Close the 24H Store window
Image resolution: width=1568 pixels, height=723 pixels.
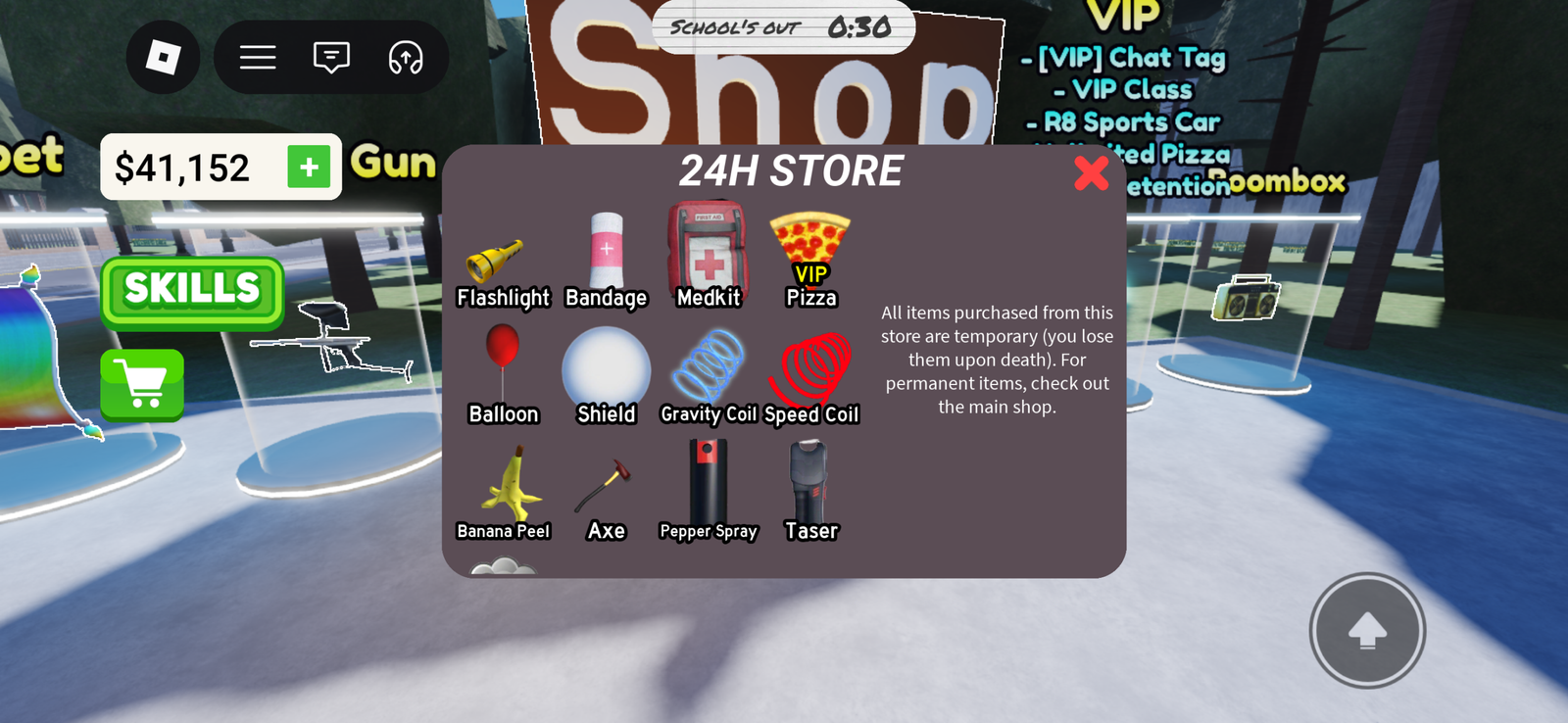click(x=1091, y=173)
